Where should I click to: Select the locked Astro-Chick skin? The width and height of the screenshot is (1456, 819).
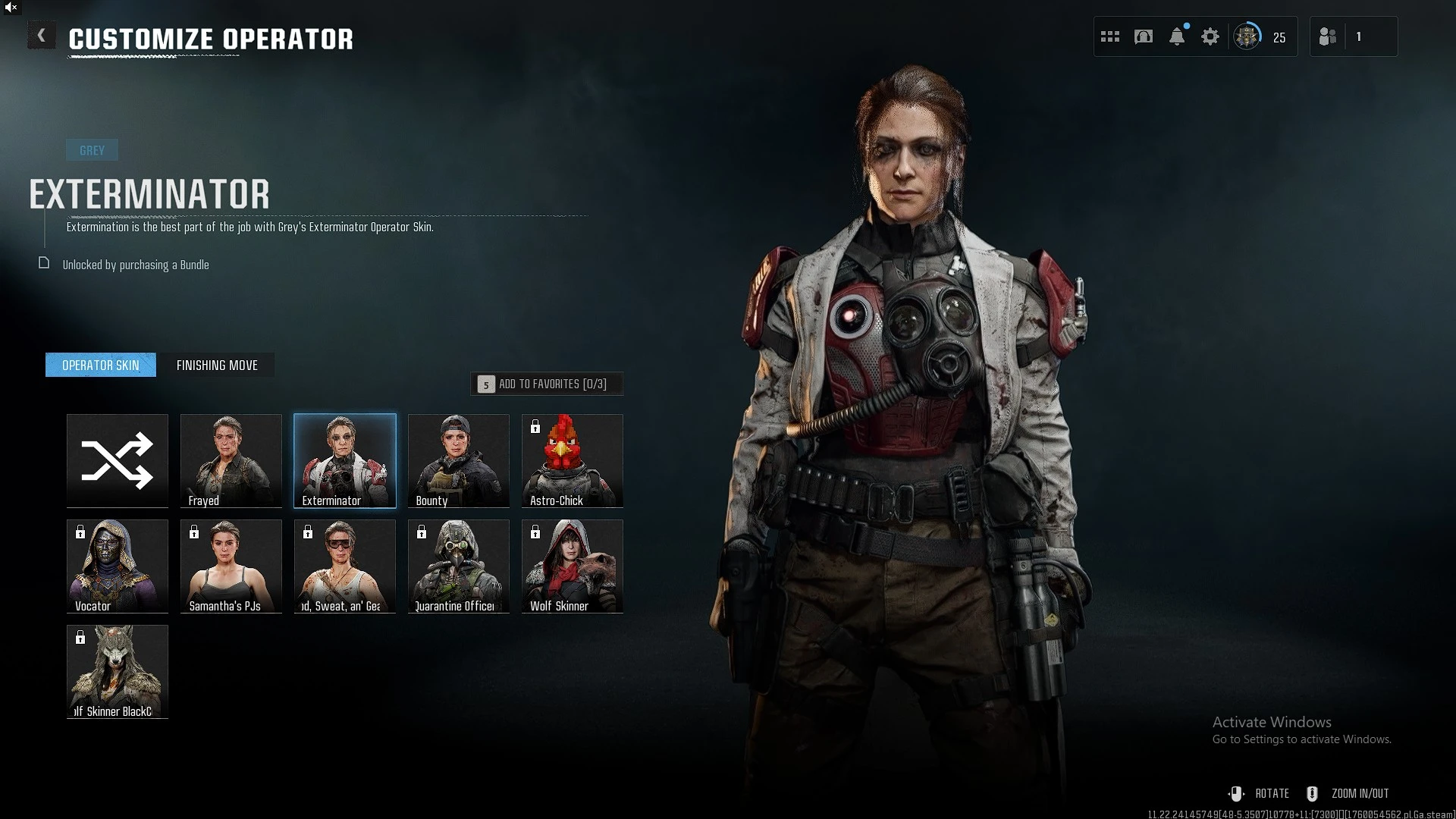573,460
